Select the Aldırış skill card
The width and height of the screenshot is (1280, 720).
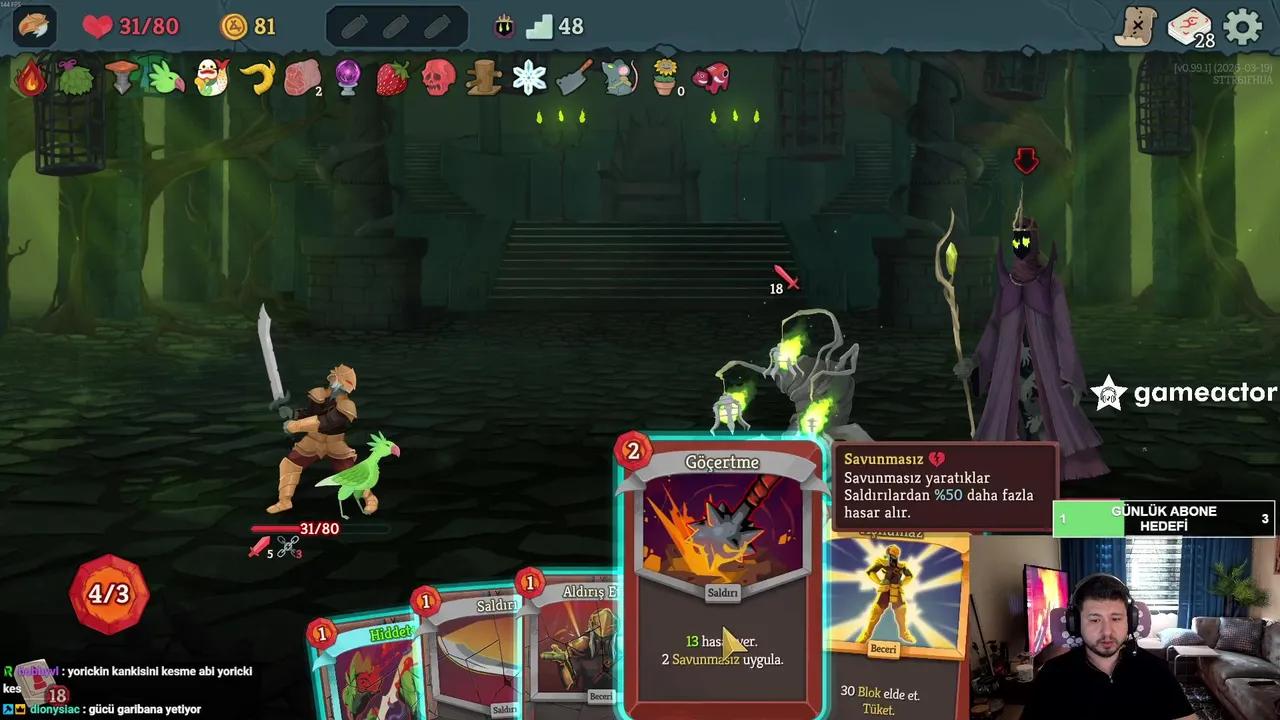click(575, 640)
